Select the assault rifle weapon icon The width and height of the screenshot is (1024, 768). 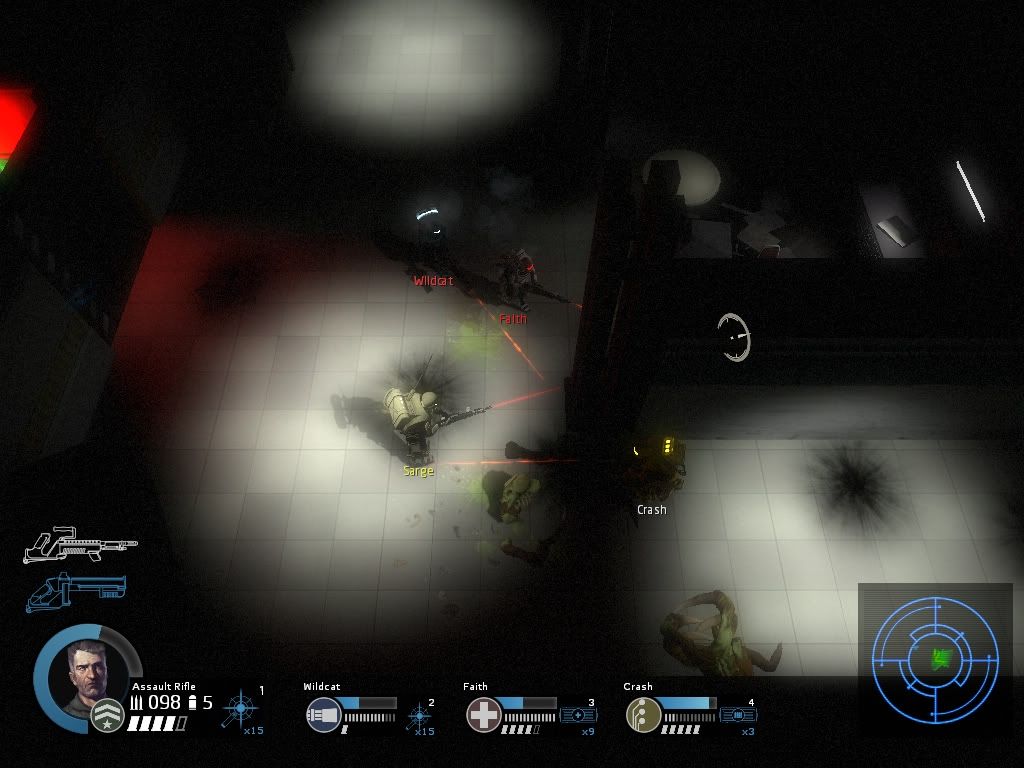pos(80,545)
